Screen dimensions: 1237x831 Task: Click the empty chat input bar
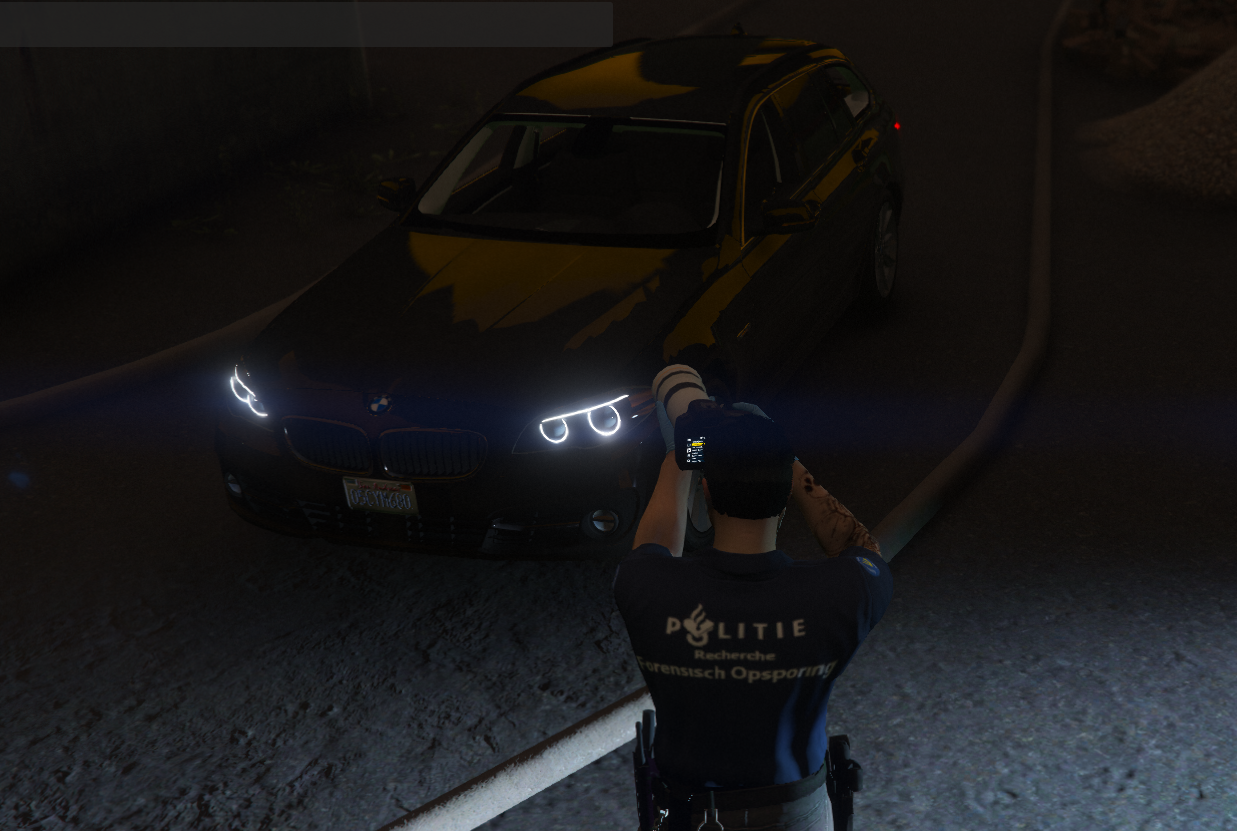(x=305, y=24)
